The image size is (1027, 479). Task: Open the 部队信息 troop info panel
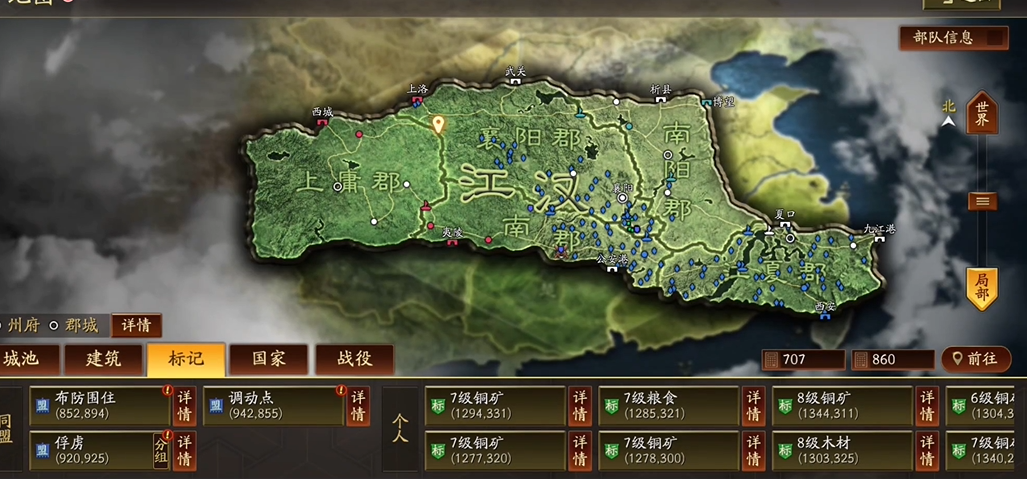(953, 38)
